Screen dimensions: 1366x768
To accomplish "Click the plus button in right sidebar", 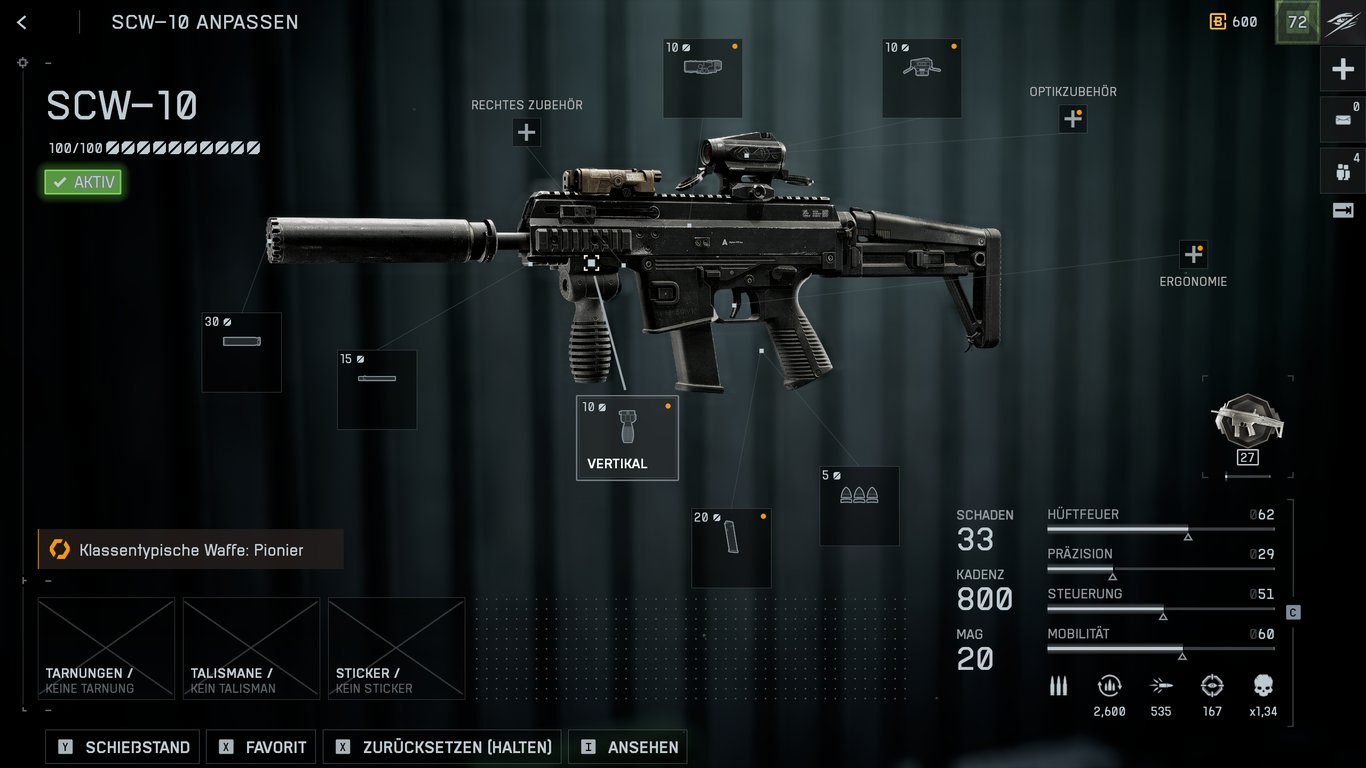I will pyautogui.click(x=1342, y=70).
